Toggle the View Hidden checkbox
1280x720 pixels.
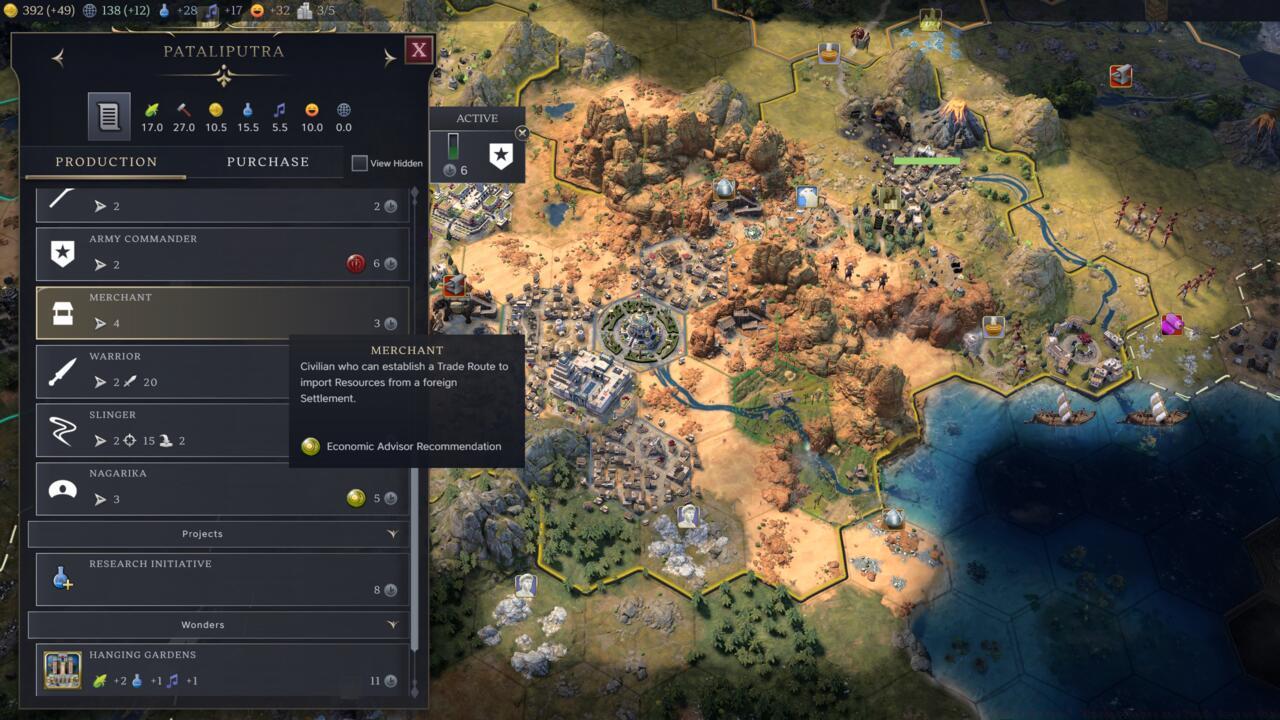tap(360, 163)
